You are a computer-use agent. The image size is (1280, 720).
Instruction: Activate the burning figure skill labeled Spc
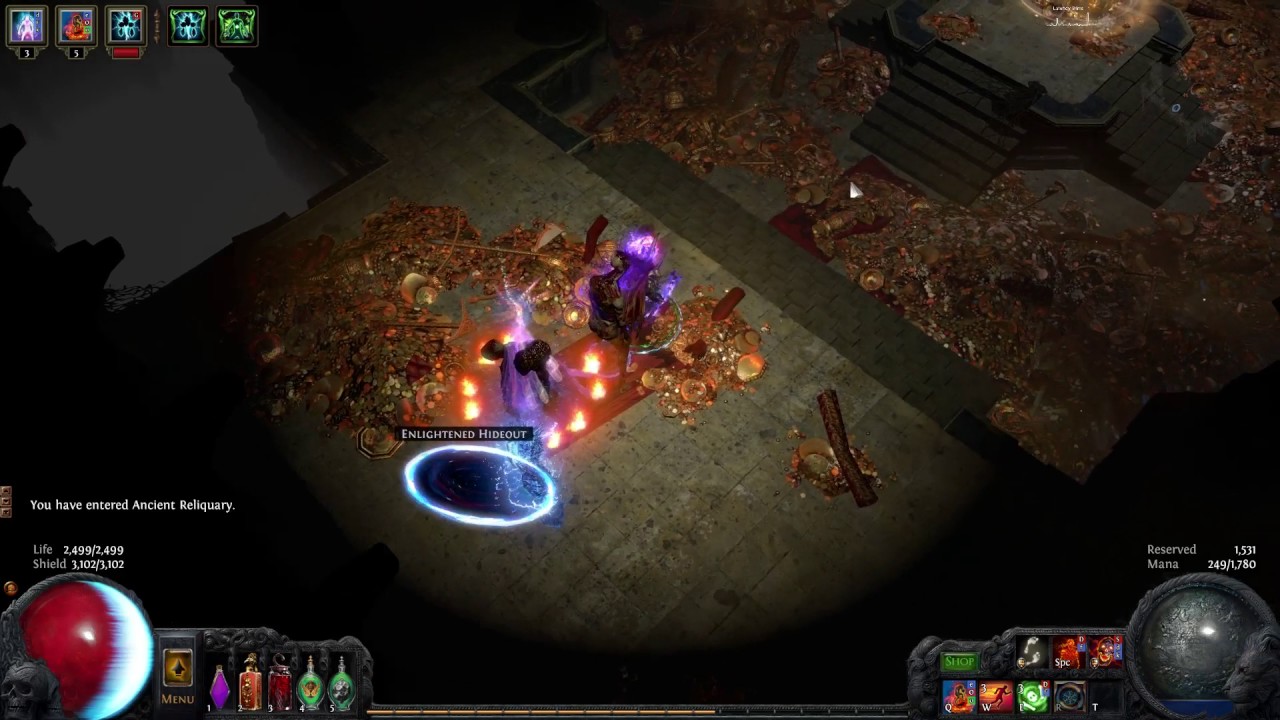tap(1067, 653)
